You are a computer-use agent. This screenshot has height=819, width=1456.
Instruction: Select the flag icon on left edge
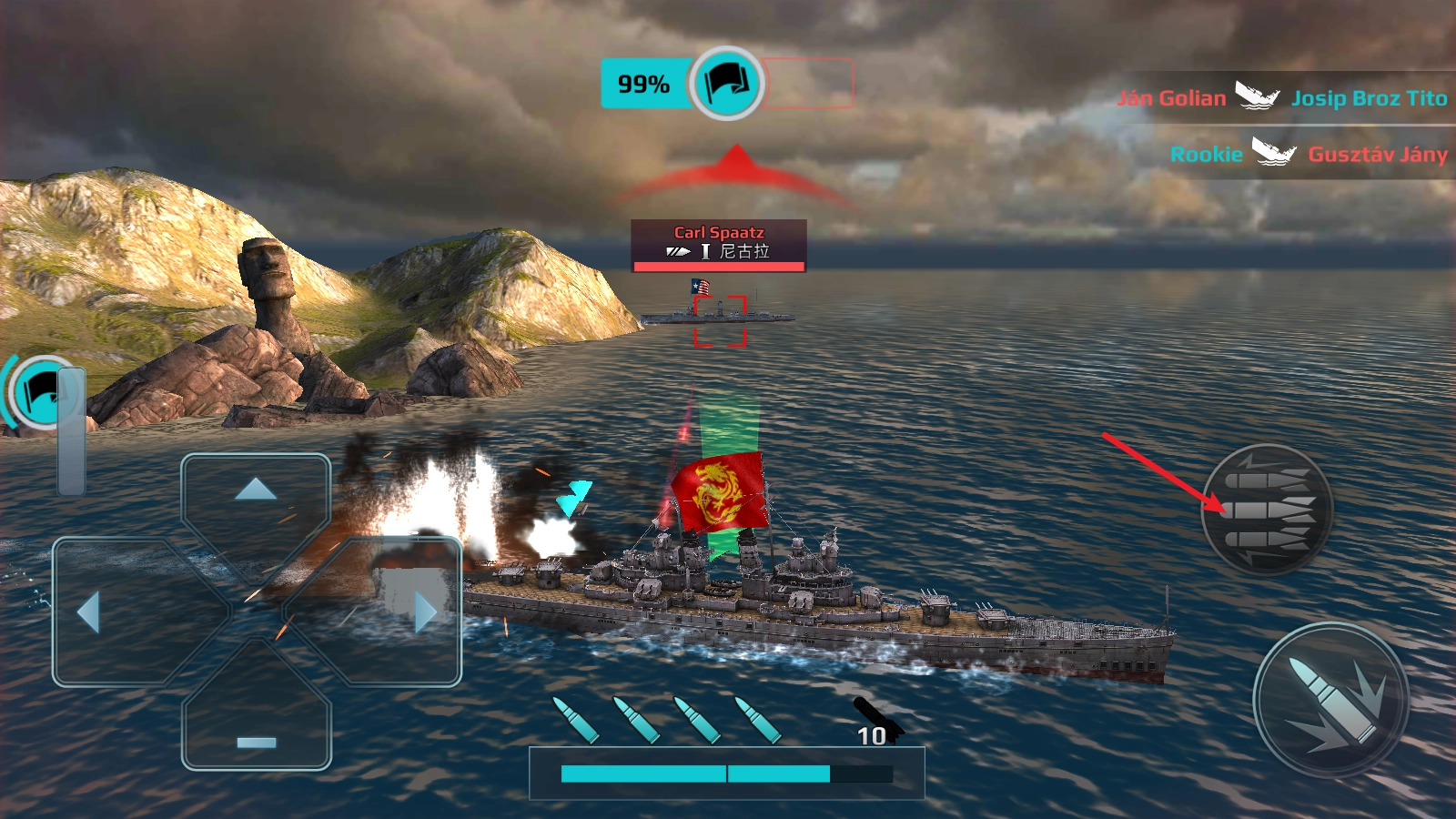pos(40,393)
